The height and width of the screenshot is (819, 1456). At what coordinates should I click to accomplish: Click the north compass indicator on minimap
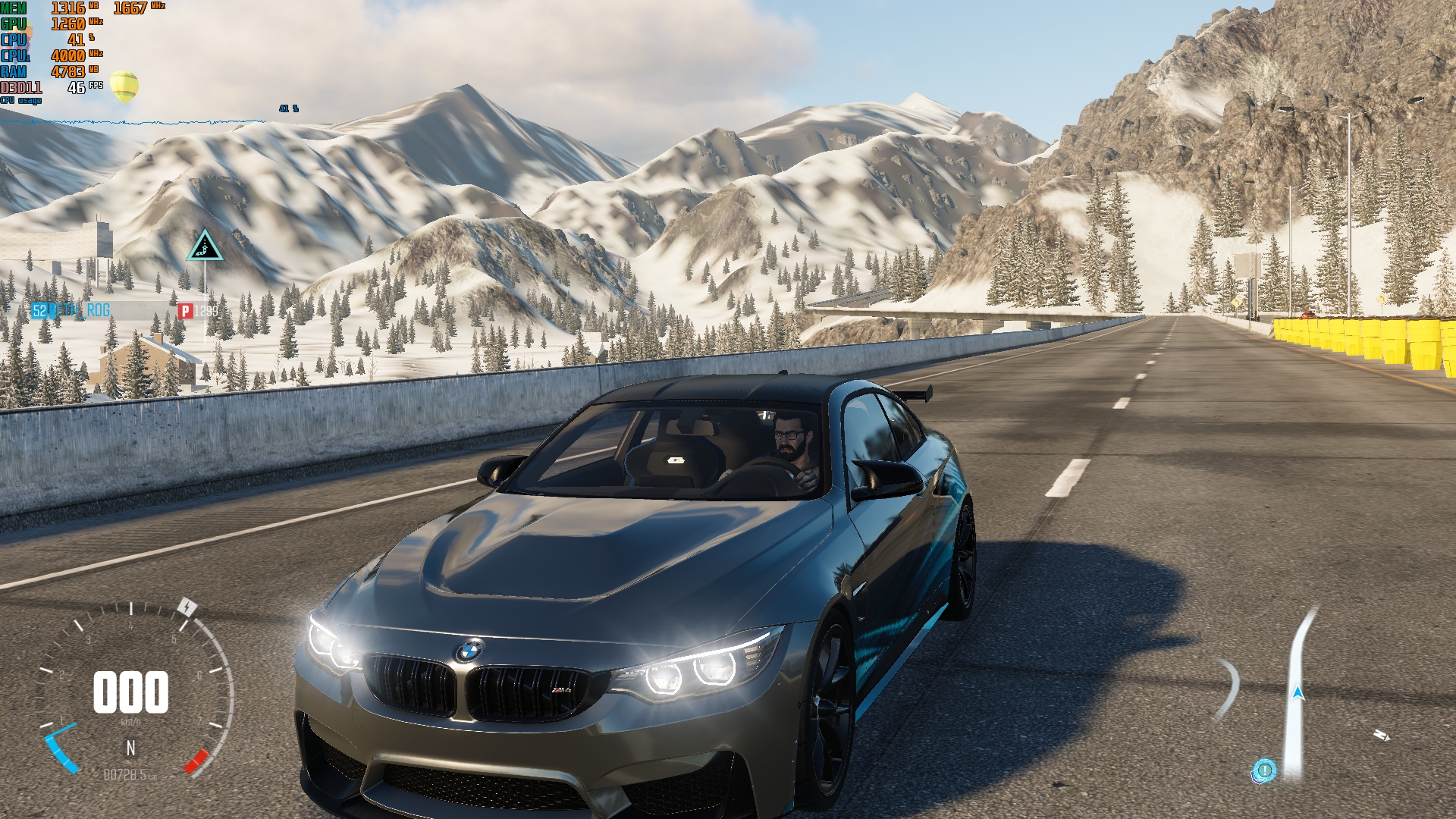coord(1381,735)
